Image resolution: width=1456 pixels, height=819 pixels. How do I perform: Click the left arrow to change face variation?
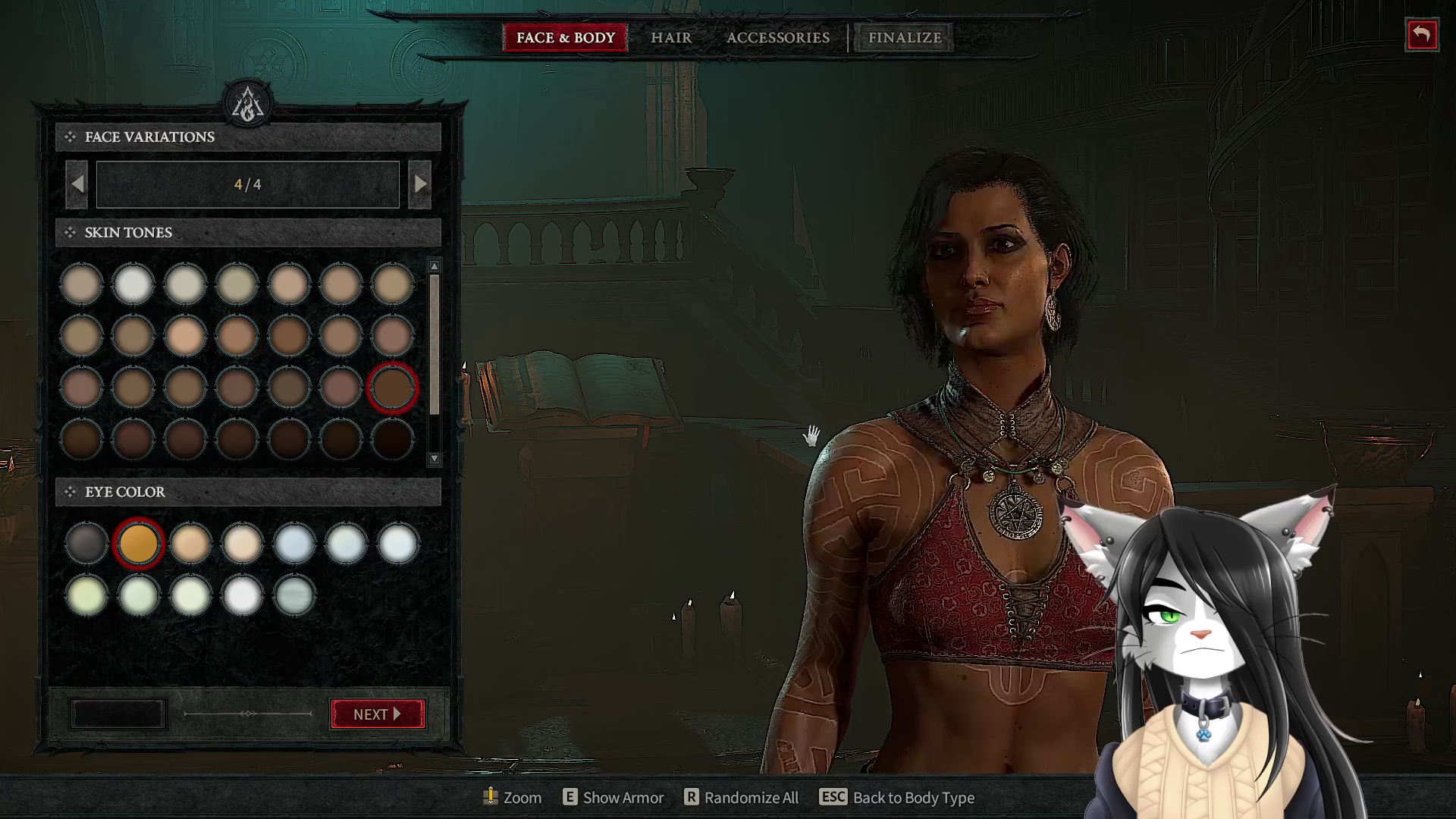(77, 184)
